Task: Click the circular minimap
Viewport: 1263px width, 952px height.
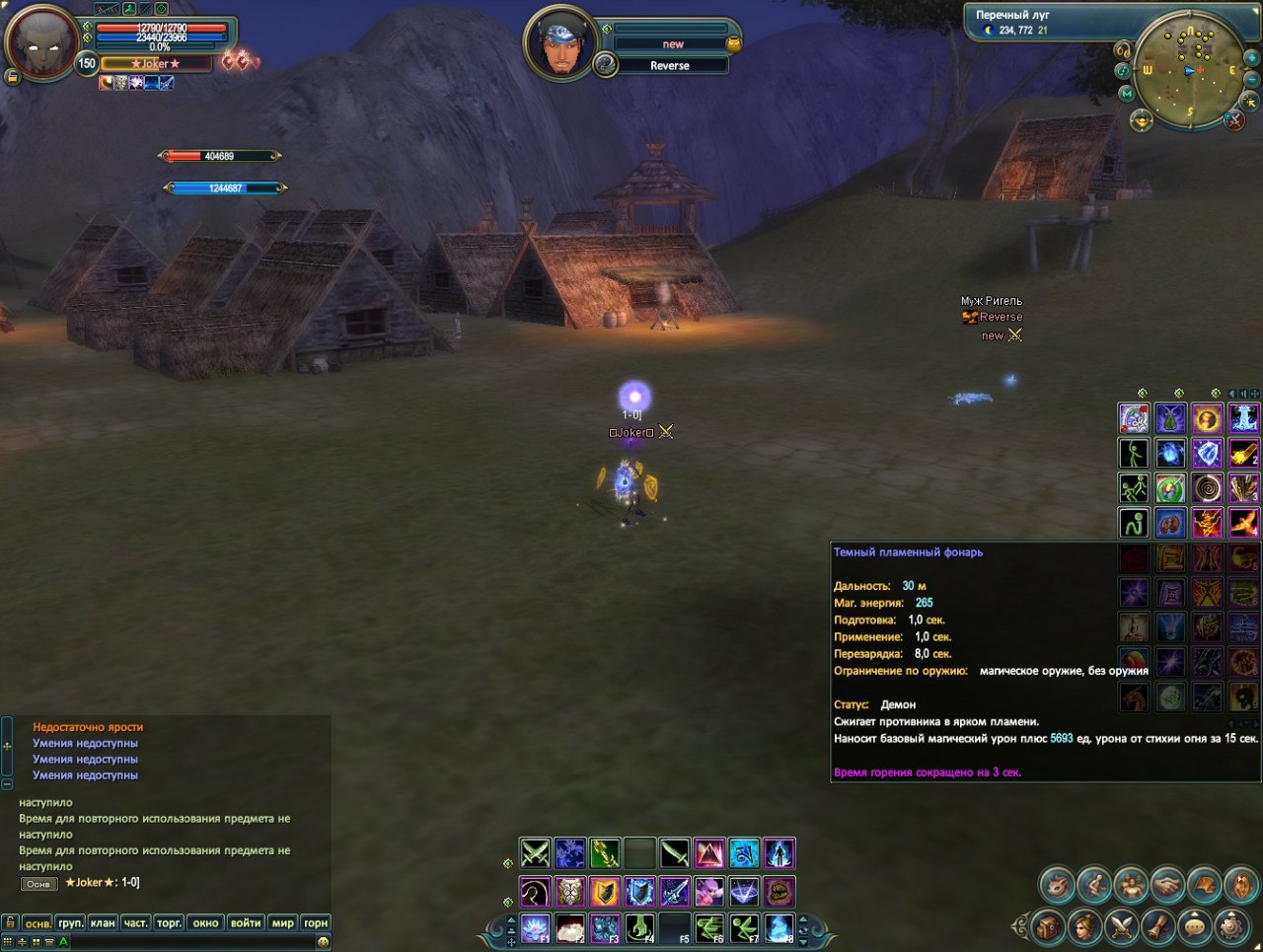Action: 1189,71
